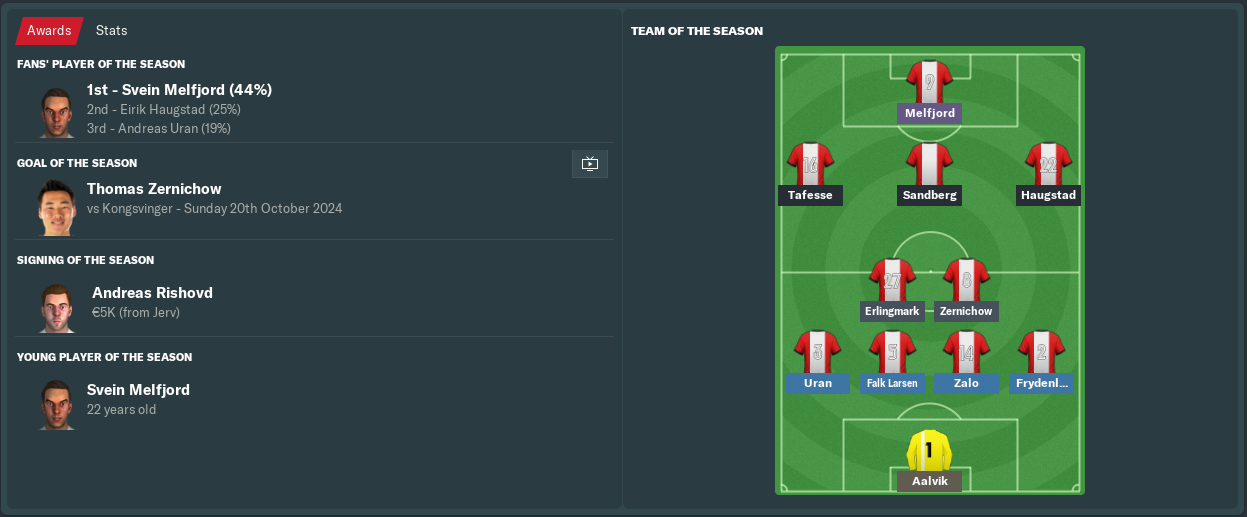1247x517 pixels.
Task: Open Svein Melfjord fans' player profile link
Action: coord(179,90)
